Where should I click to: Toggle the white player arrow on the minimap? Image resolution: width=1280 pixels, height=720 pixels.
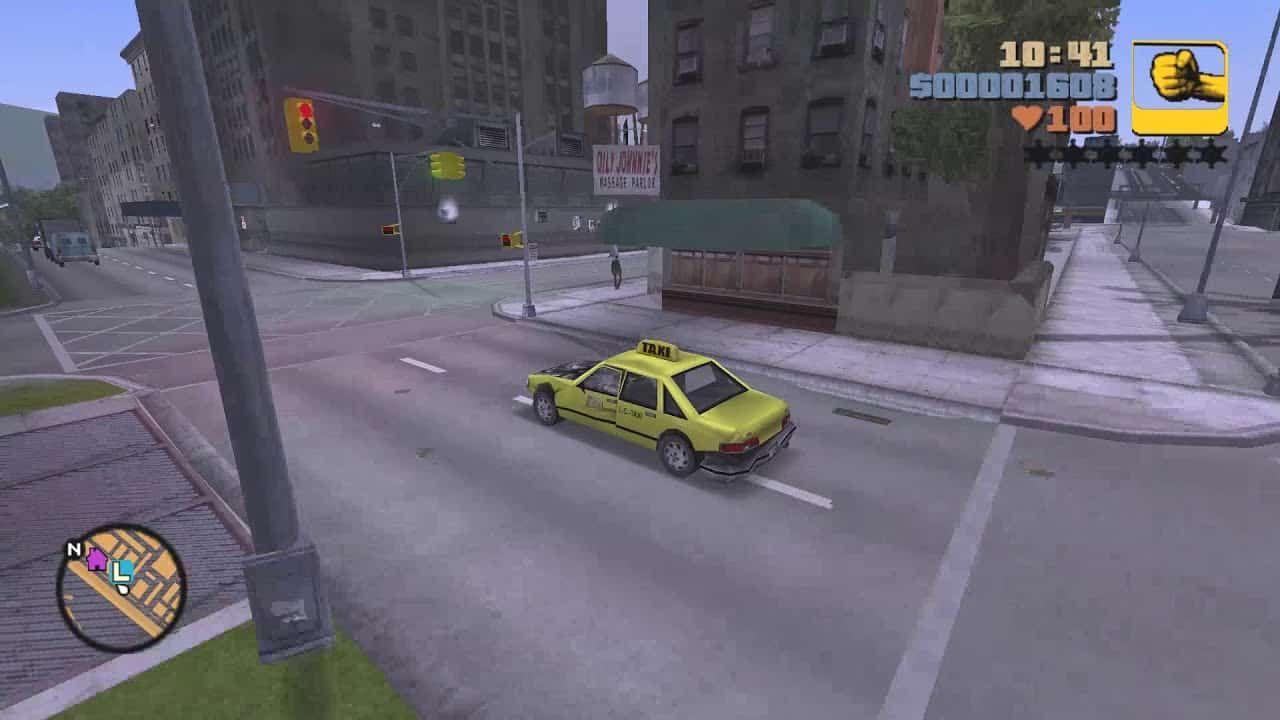122,589
